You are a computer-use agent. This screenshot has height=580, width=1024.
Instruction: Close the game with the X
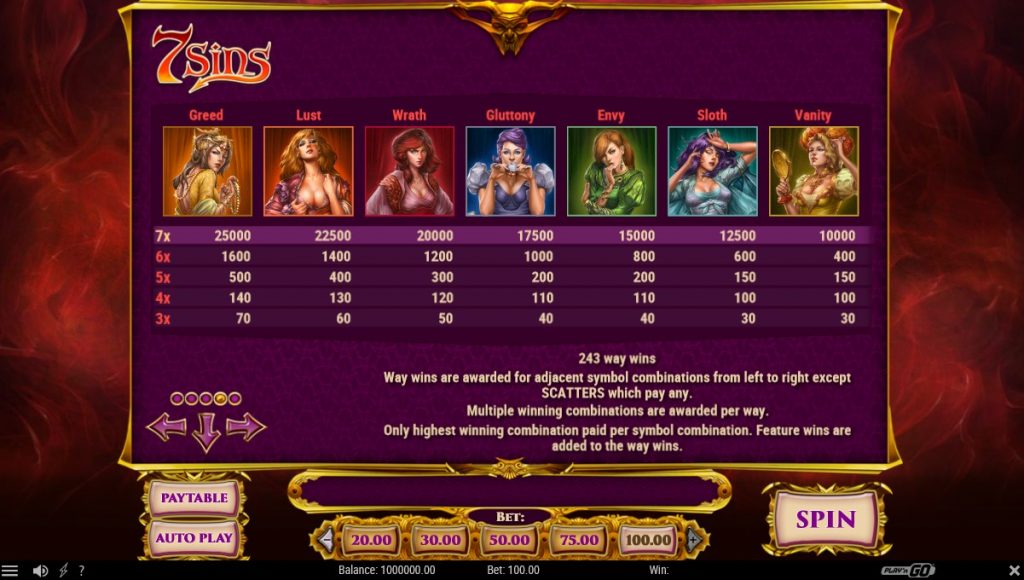(1014, 571)
